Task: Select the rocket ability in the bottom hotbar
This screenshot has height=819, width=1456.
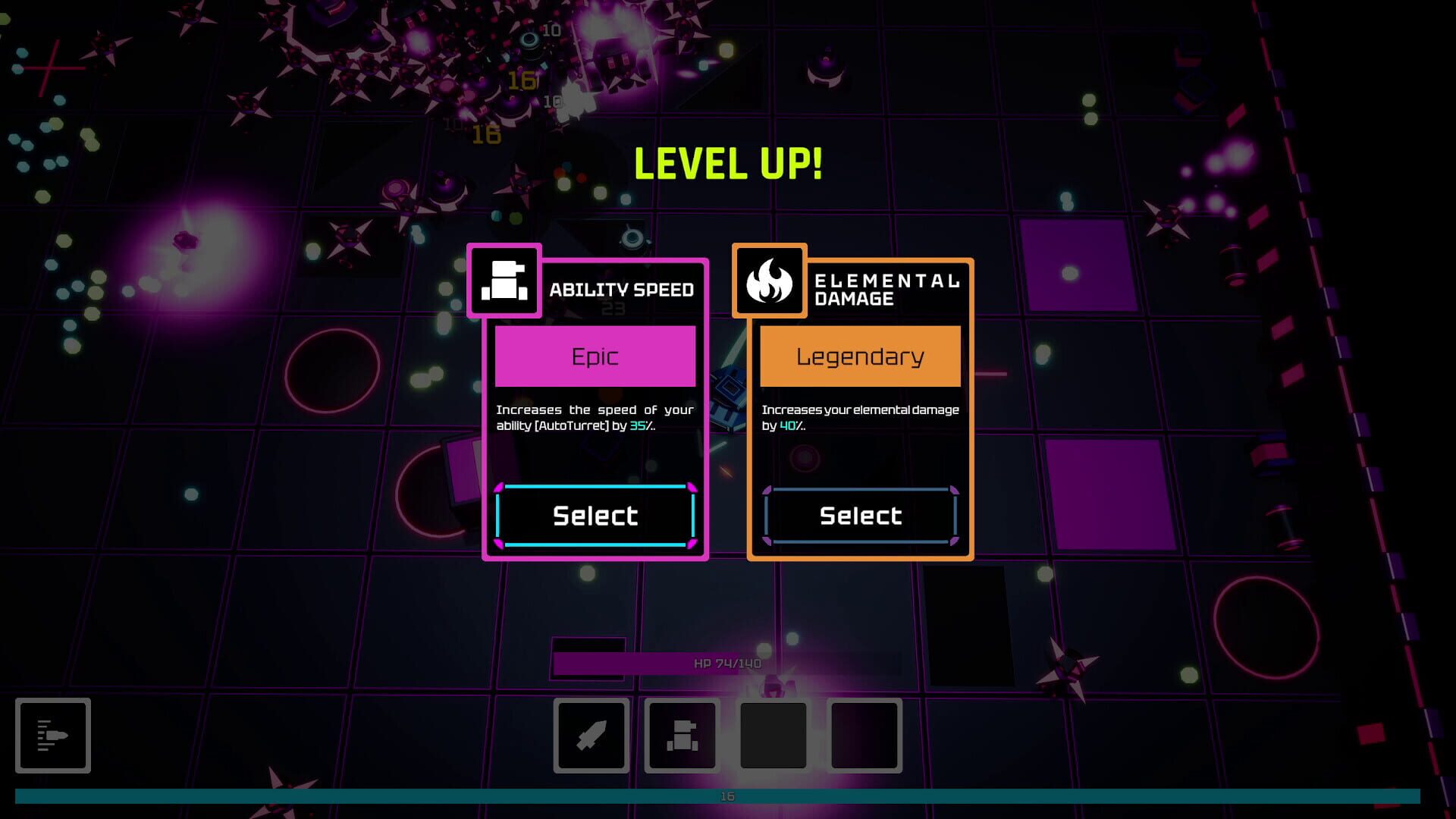Action: (x=590, y=736)
